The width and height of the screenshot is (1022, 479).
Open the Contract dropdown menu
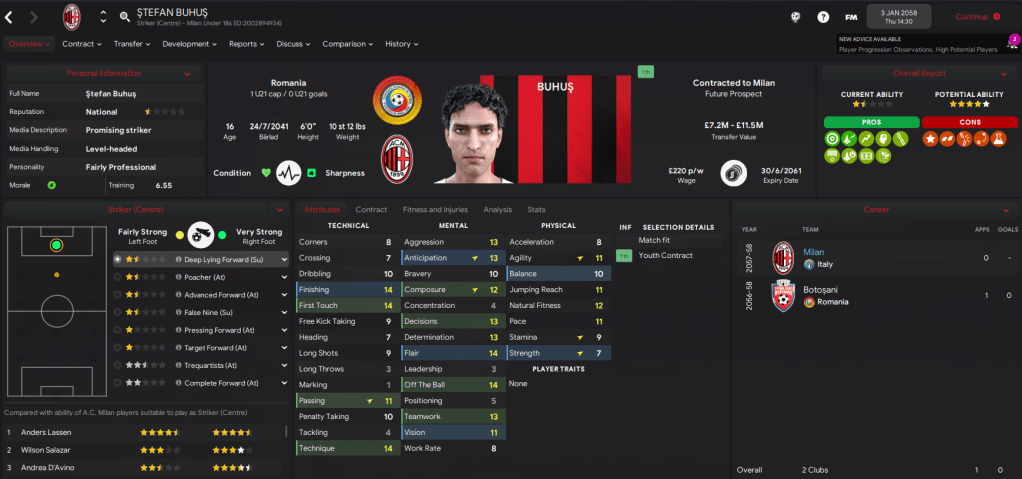click(82, 44)
